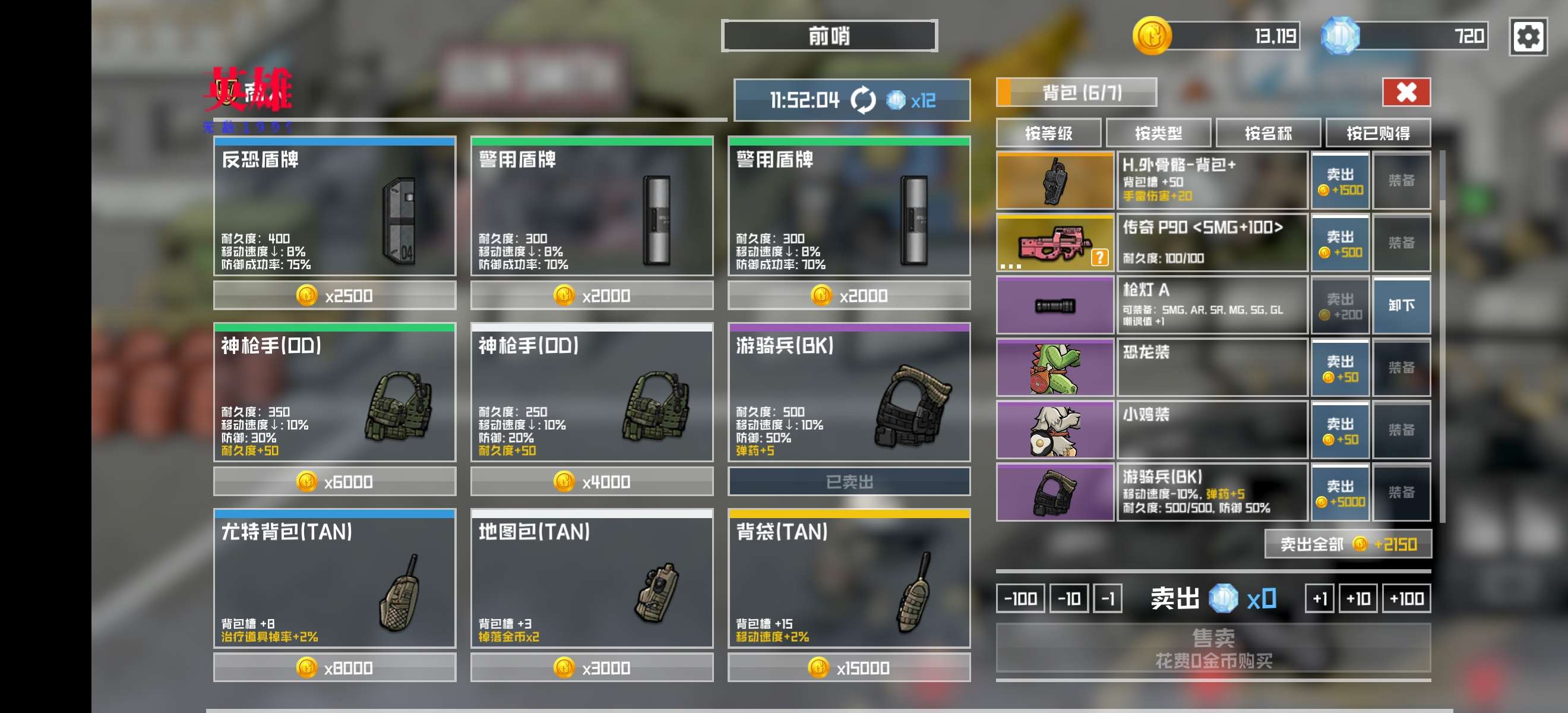The width and height of the screenshot is (1568, 713).
Task: Open the settings gear icon
Action: tap(1527, 37)
